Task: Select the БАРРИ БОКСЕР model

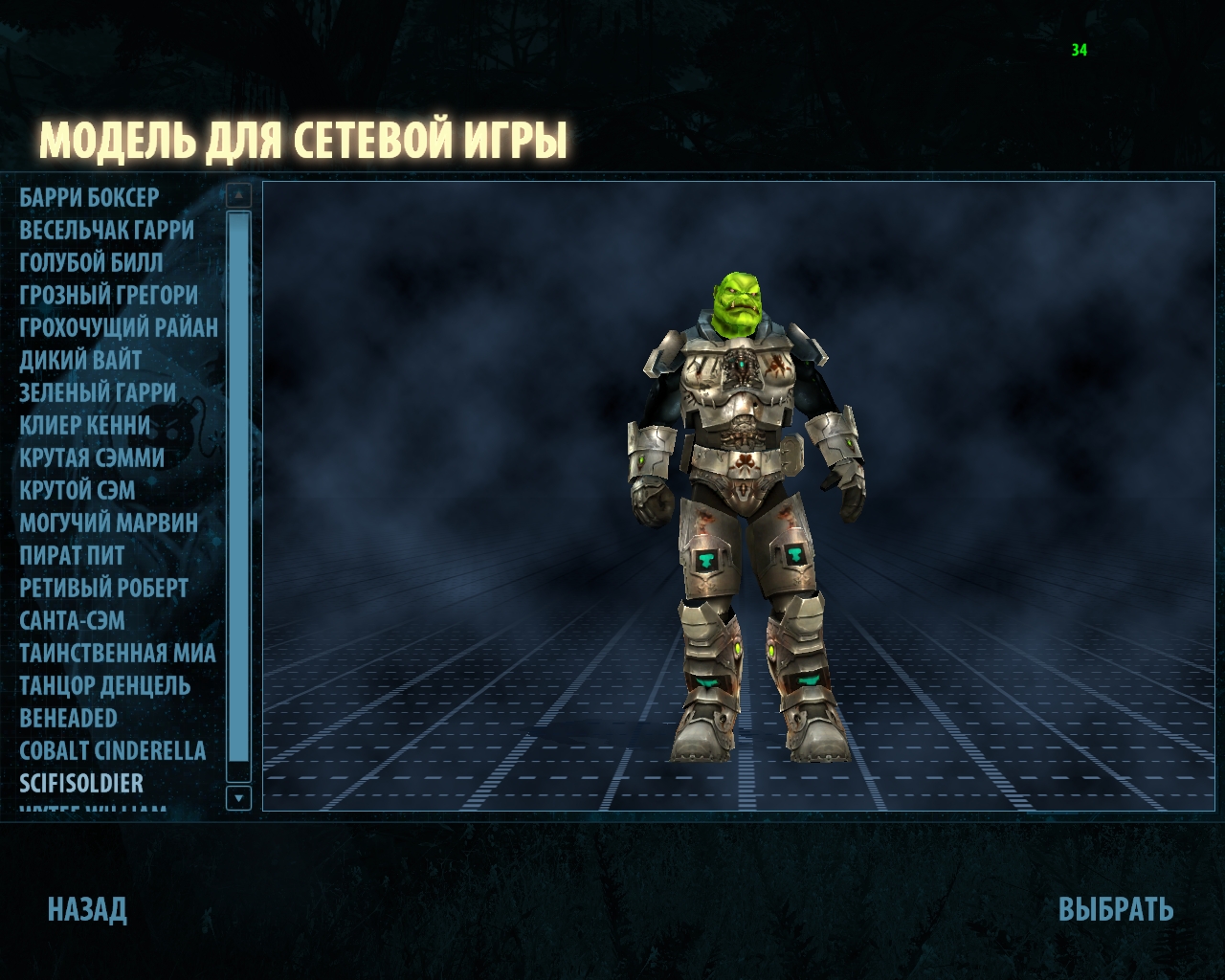Action: pos(89,198)
